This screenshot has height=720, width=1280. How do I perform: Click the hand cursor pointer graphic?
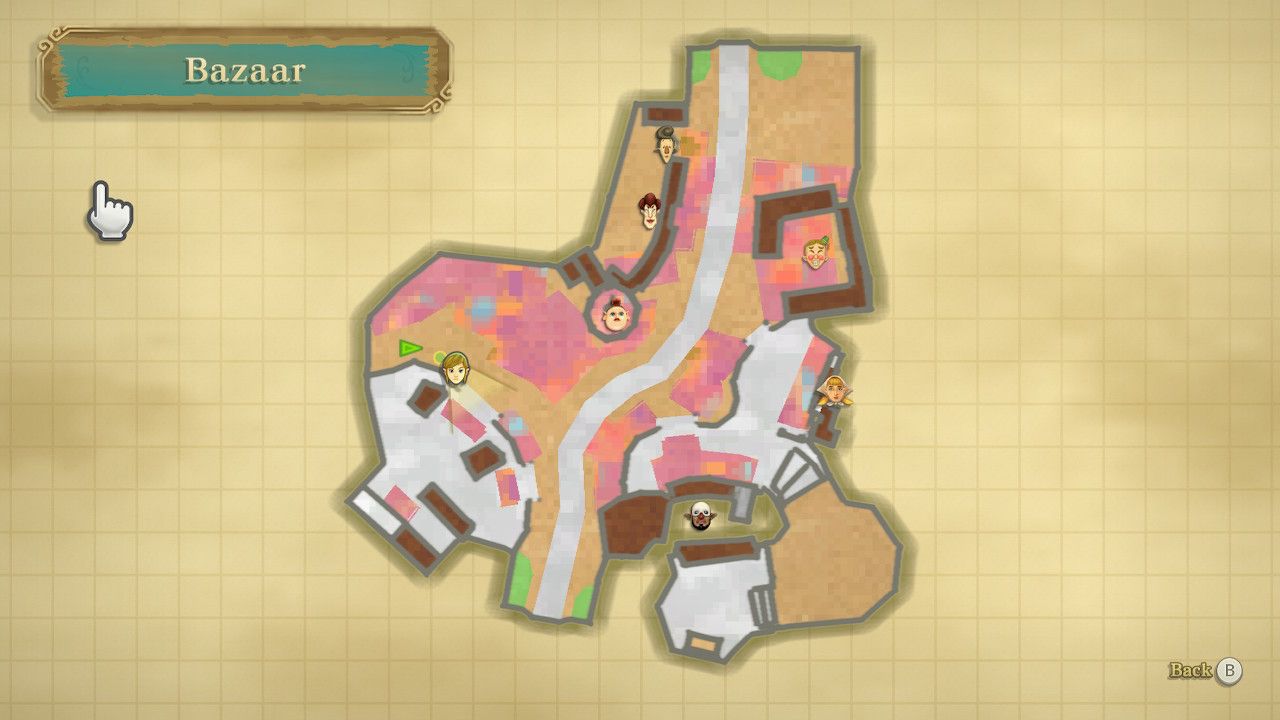110,210
